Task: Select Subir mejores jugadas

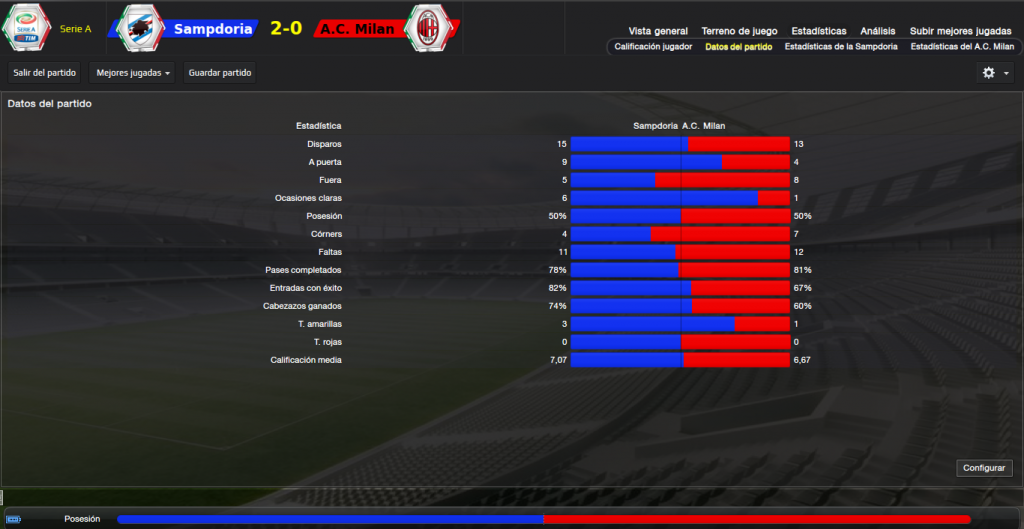Action: (959, 31)
